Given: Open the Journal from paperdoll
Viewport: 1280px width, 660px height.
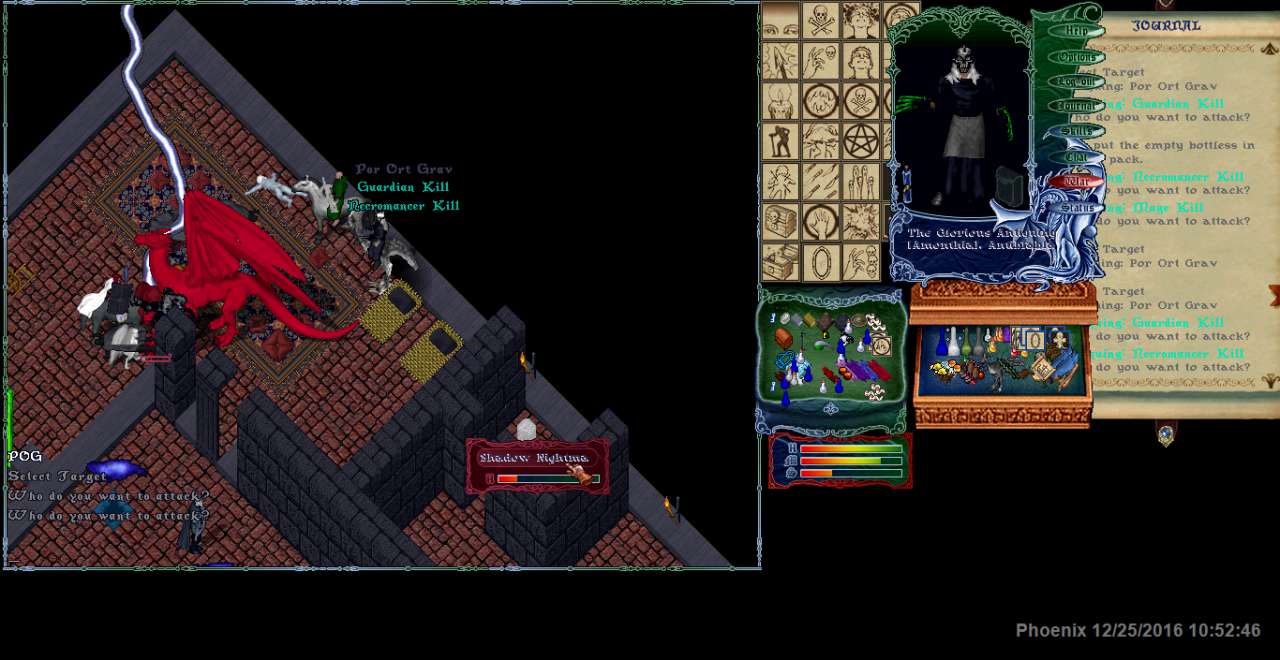Looking at the screenshot, I should click(x=1077, y=106).
